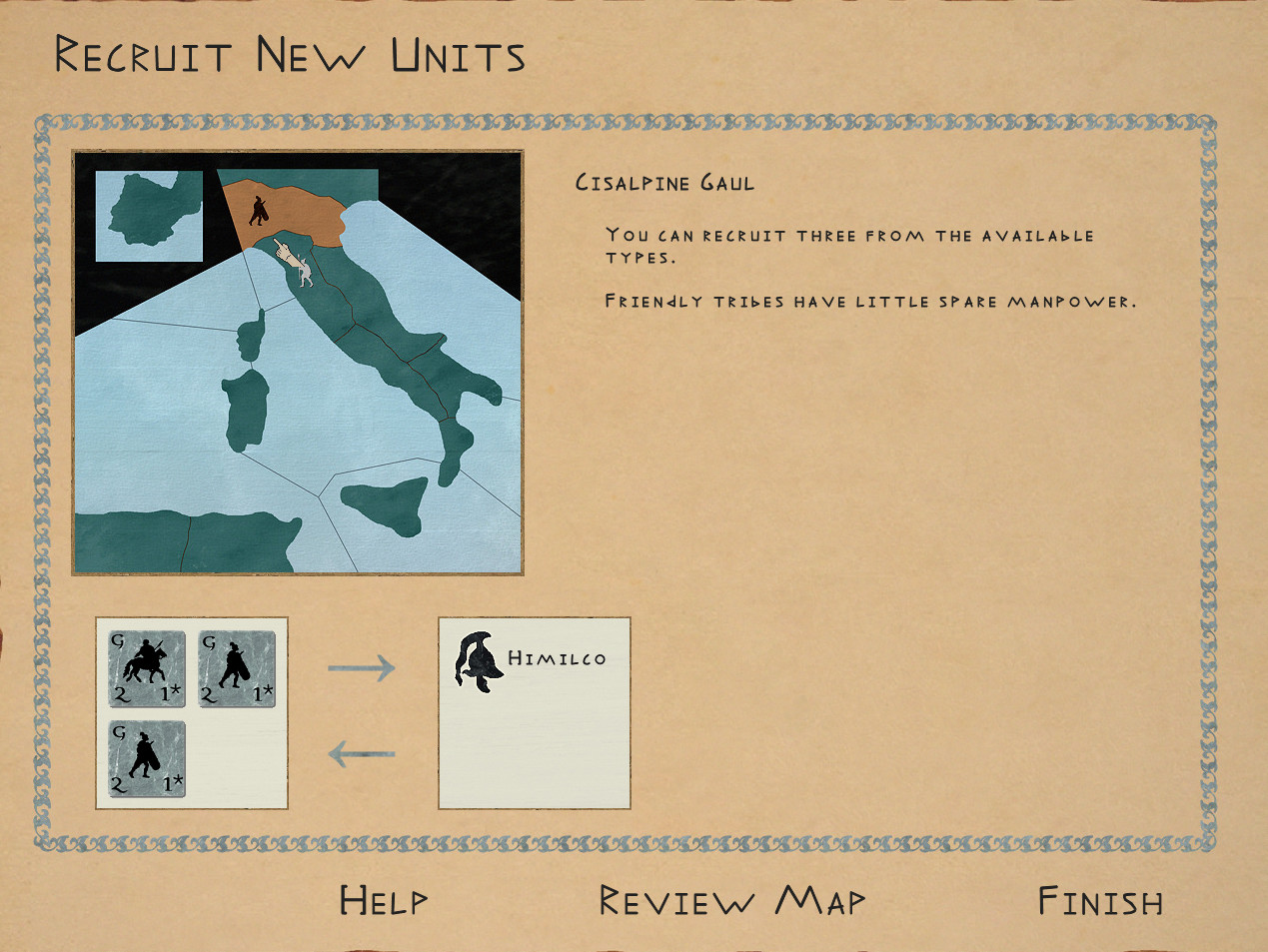This screenshot has width=1268, height=952.
Task: Click the right-pointing transfer arrow
Action: point(361,666)
